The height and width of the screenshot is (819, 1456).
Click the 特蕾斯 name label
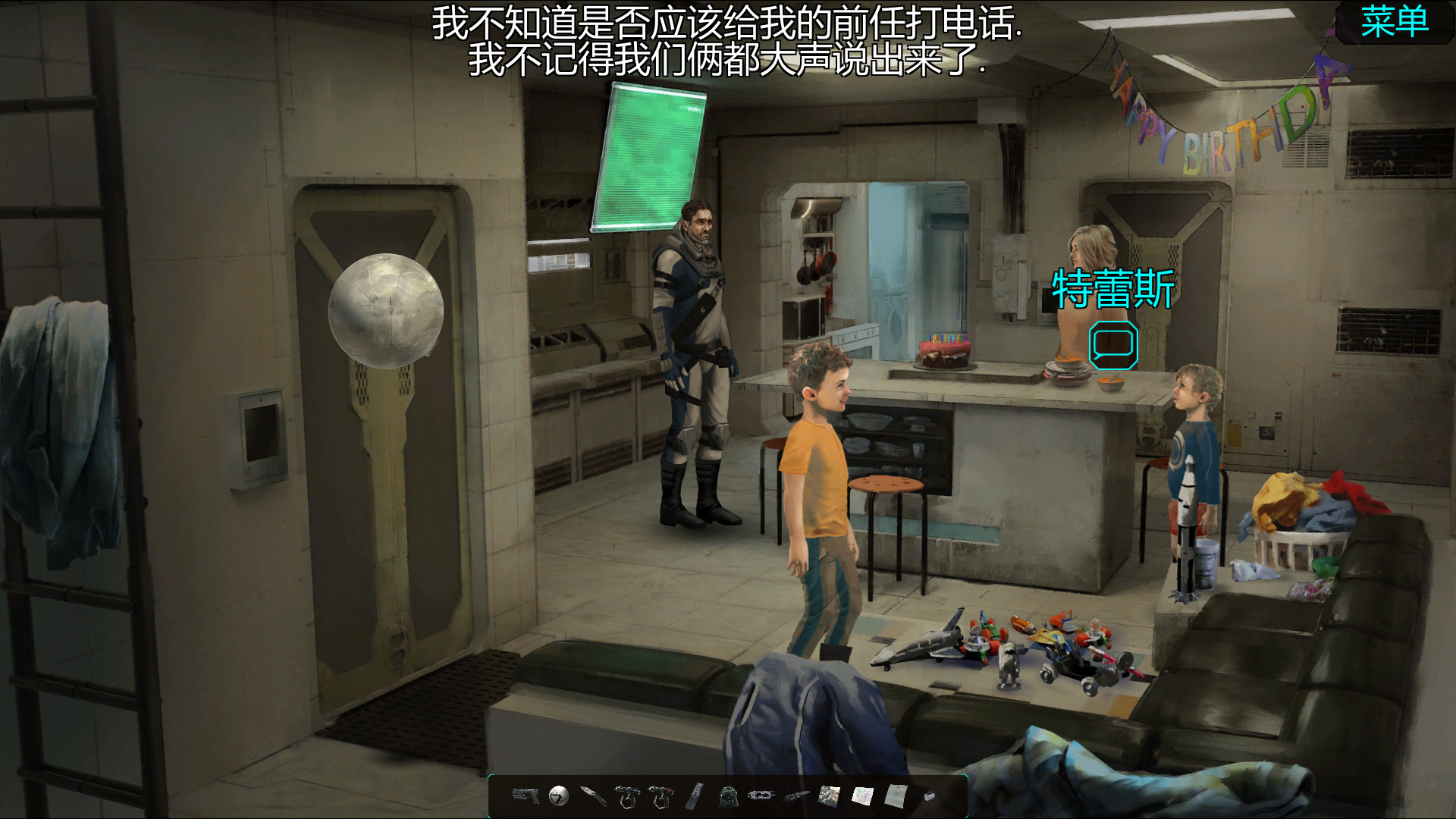click(1112, 290)
